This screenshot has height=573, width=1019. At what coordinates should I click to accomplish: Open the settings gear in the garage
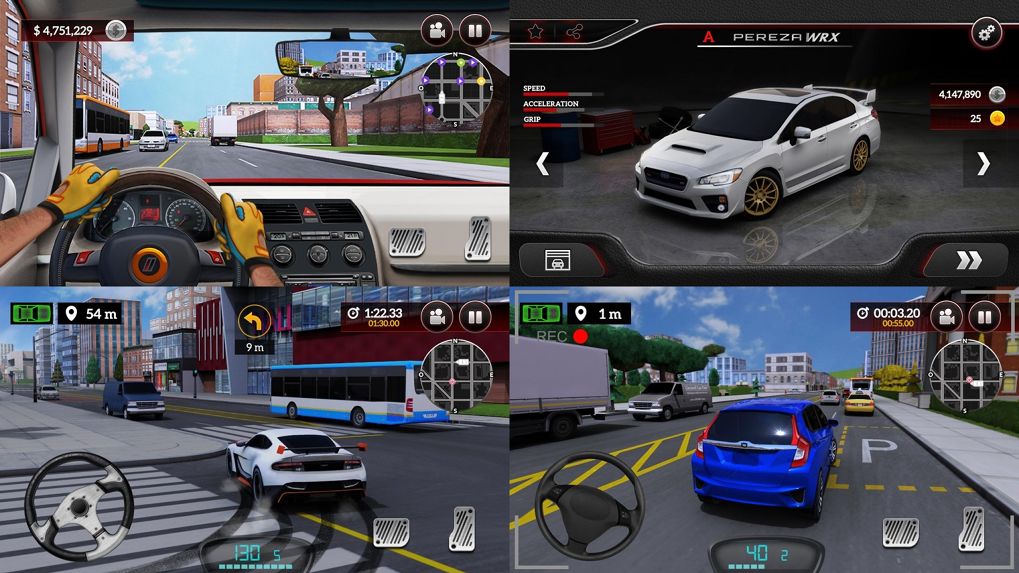pos(986,32)
